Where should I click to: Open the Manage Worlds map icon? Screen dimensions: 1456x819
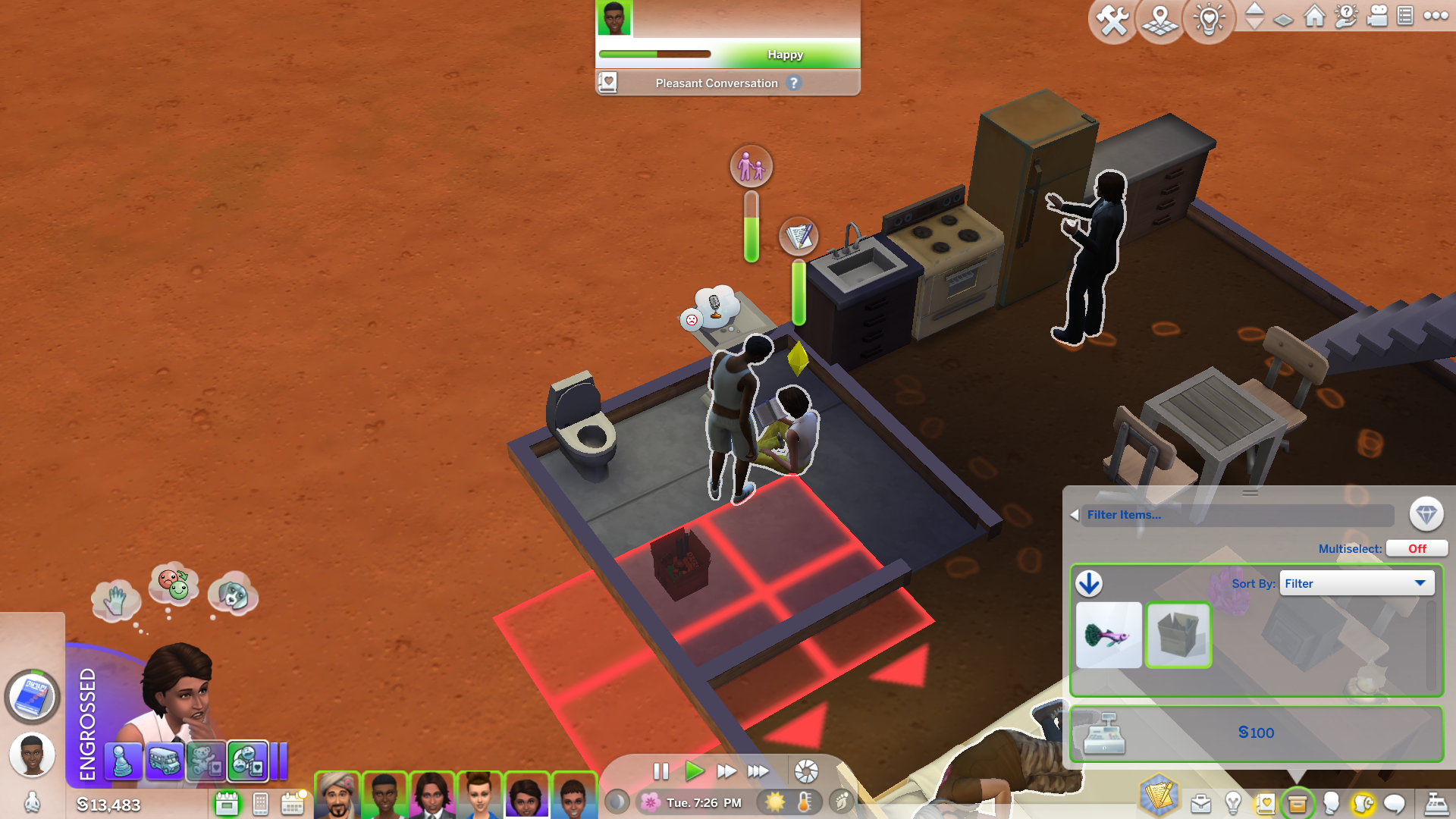(x=1160, y=20)
